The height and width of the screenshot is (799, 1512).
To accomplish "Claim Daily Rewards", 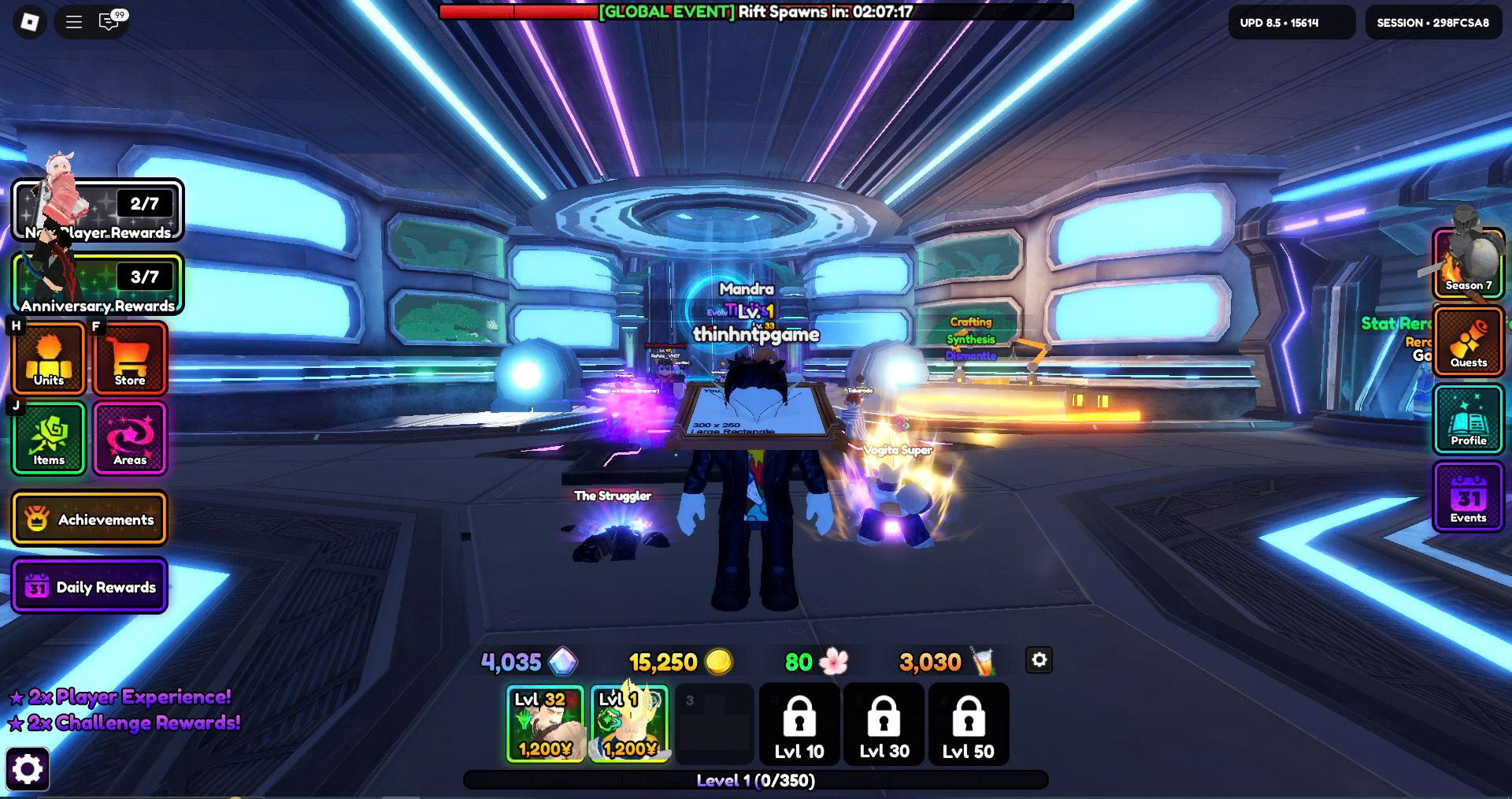I will (x=90, y=585).
